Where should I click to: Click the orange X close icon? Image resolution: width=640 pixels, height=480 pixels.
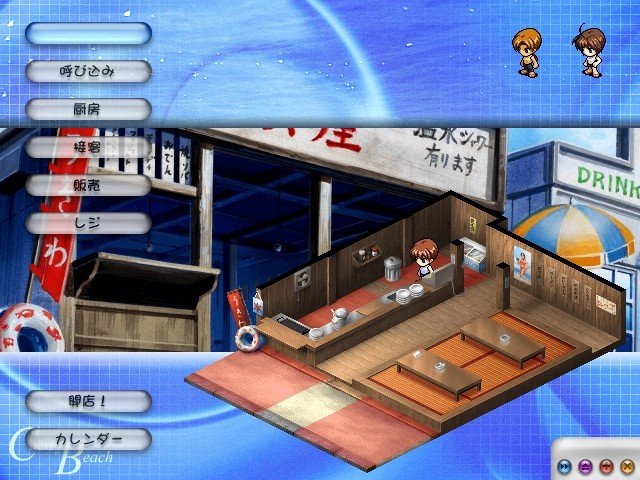click(x=626, y=465)
